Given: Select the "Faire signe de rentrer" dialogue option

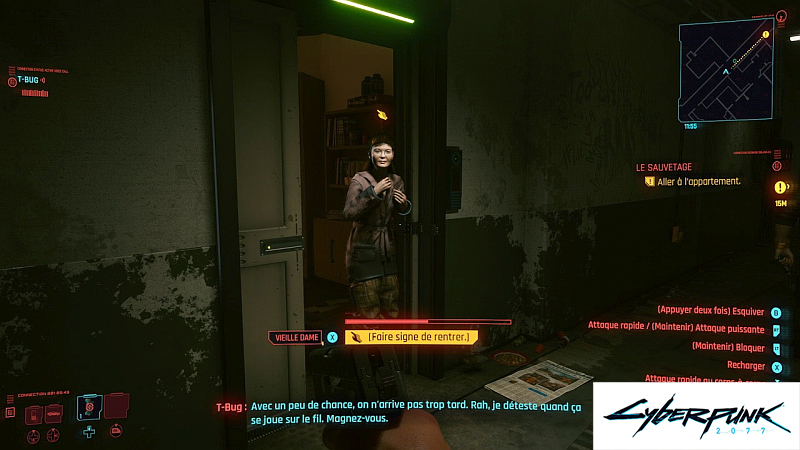Looking at the screenshot, I should click(410, 337).
